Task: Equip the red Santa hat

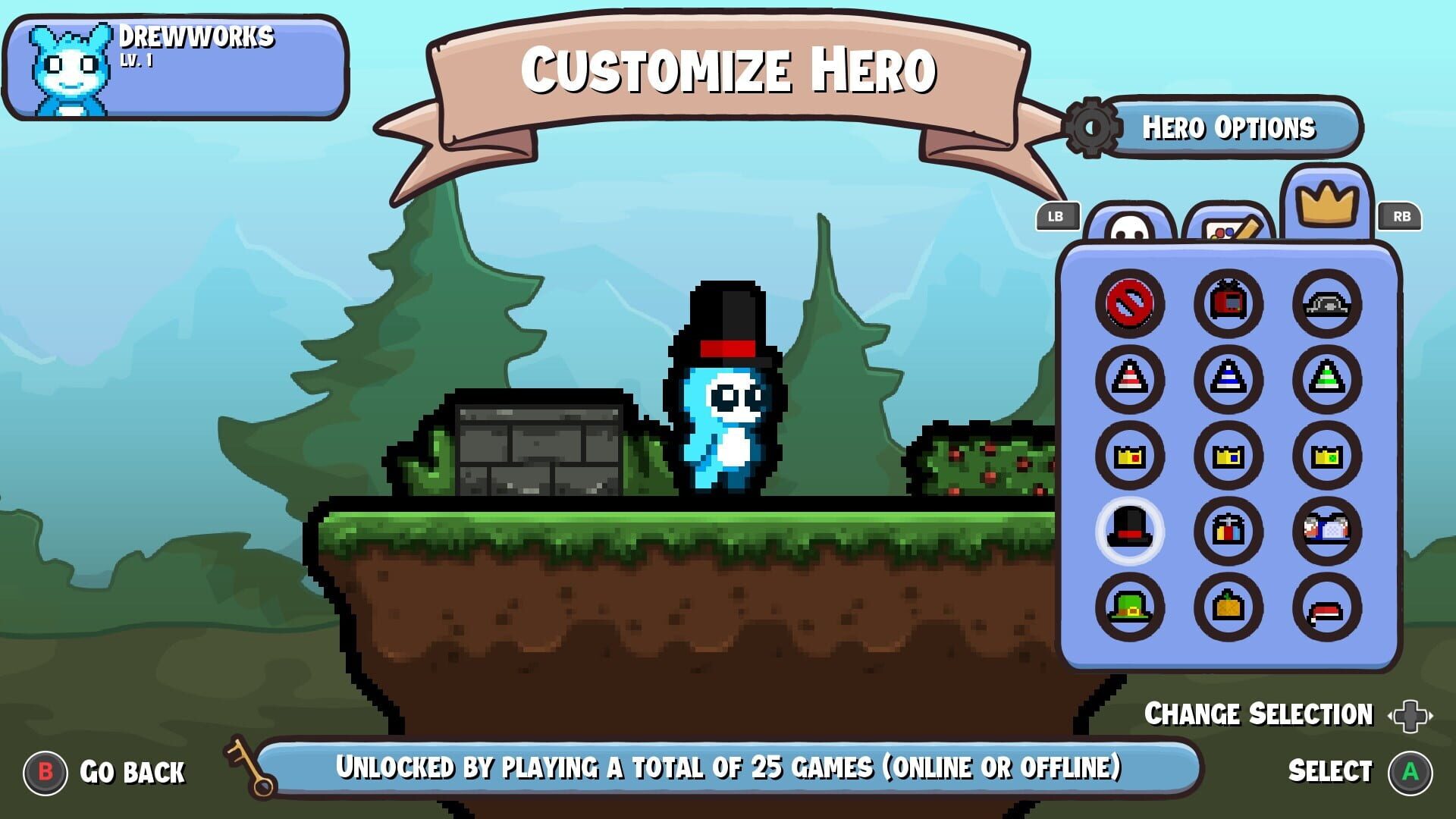Action: click(1326, 607)
